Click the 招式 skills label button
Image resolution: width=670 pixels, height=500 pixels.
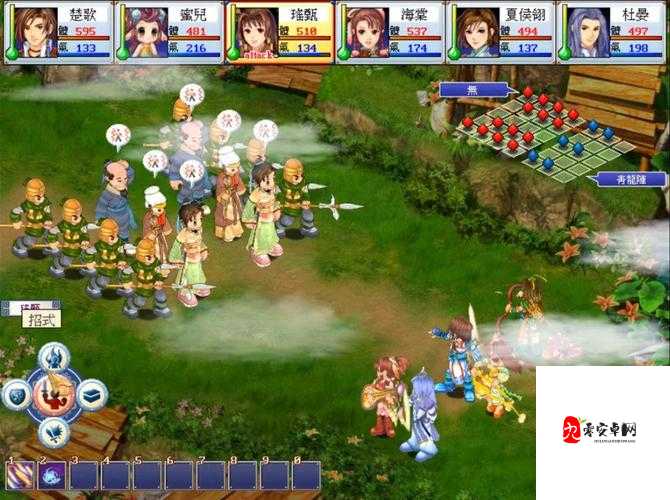click(x=41, y=319)
